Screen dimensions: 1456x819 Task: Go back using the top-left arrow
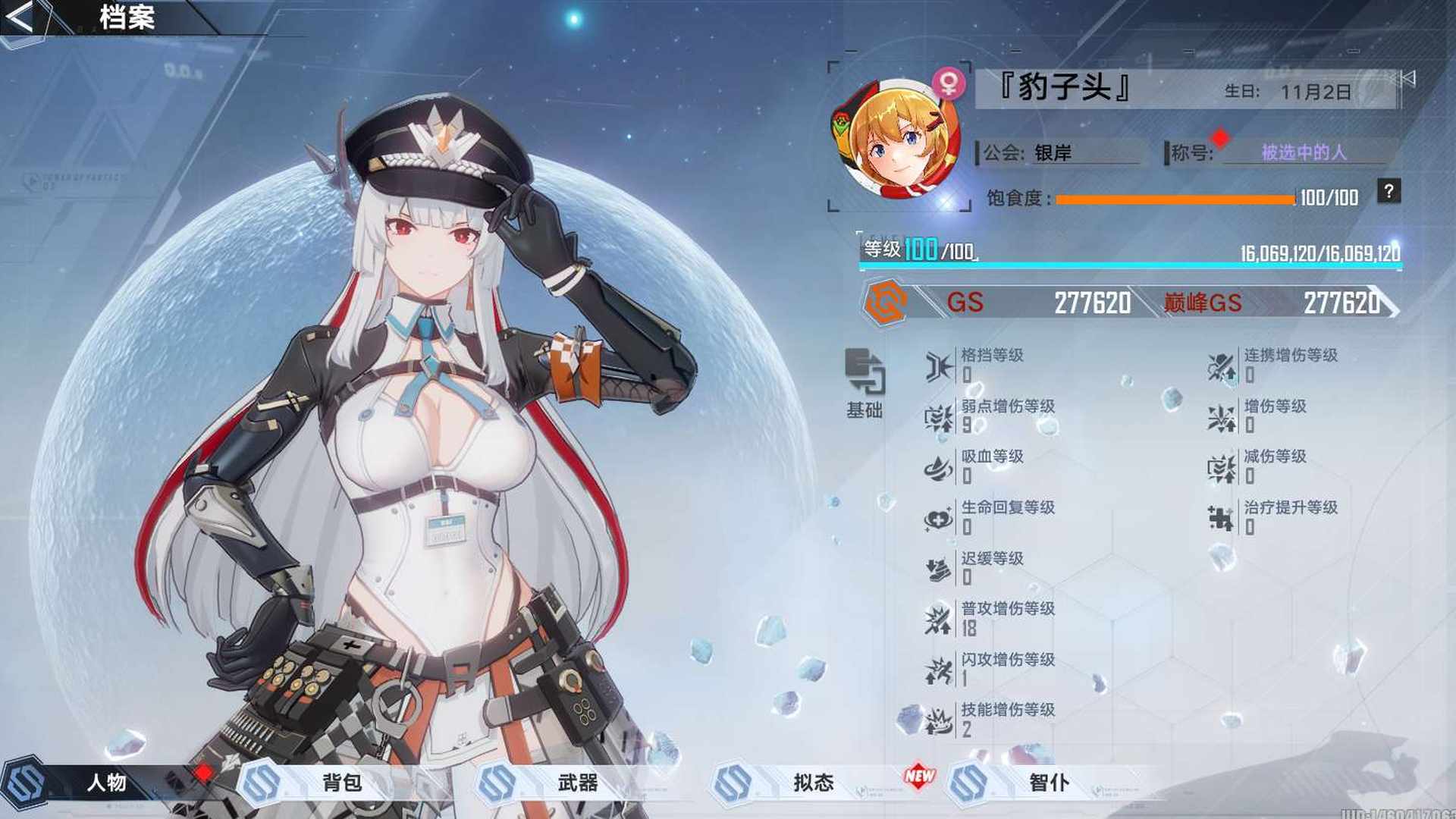click(x=21, y=18)
